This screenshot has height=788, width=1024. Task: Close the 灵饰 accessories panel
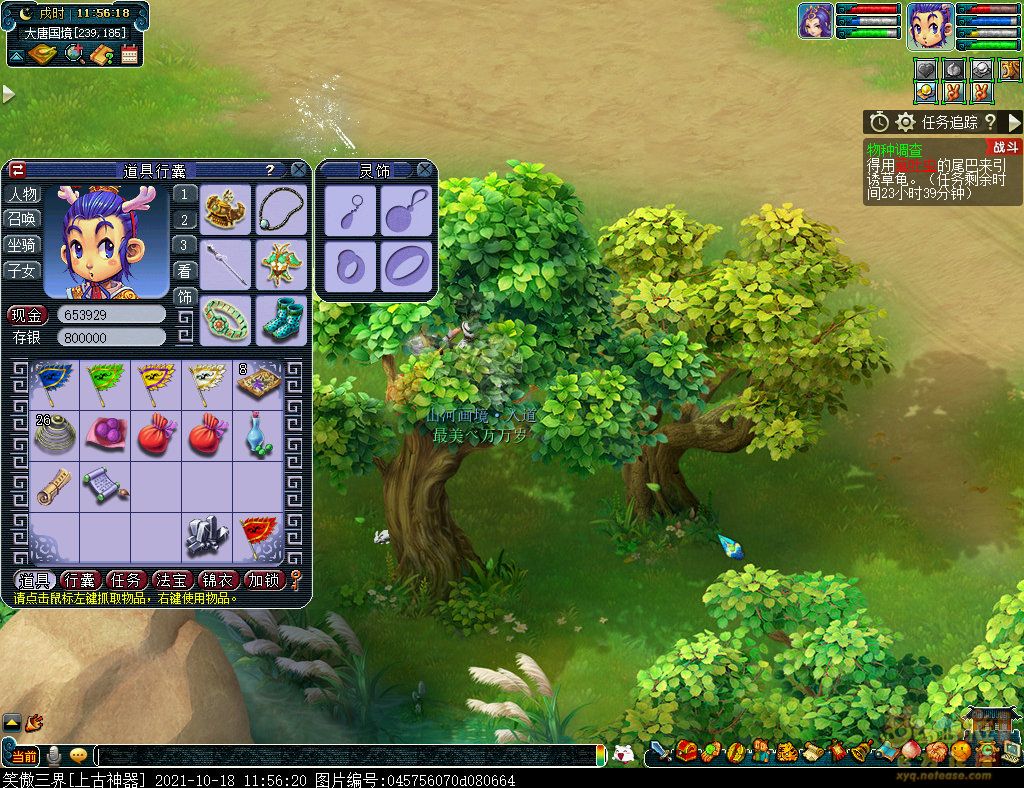point(425,170)
